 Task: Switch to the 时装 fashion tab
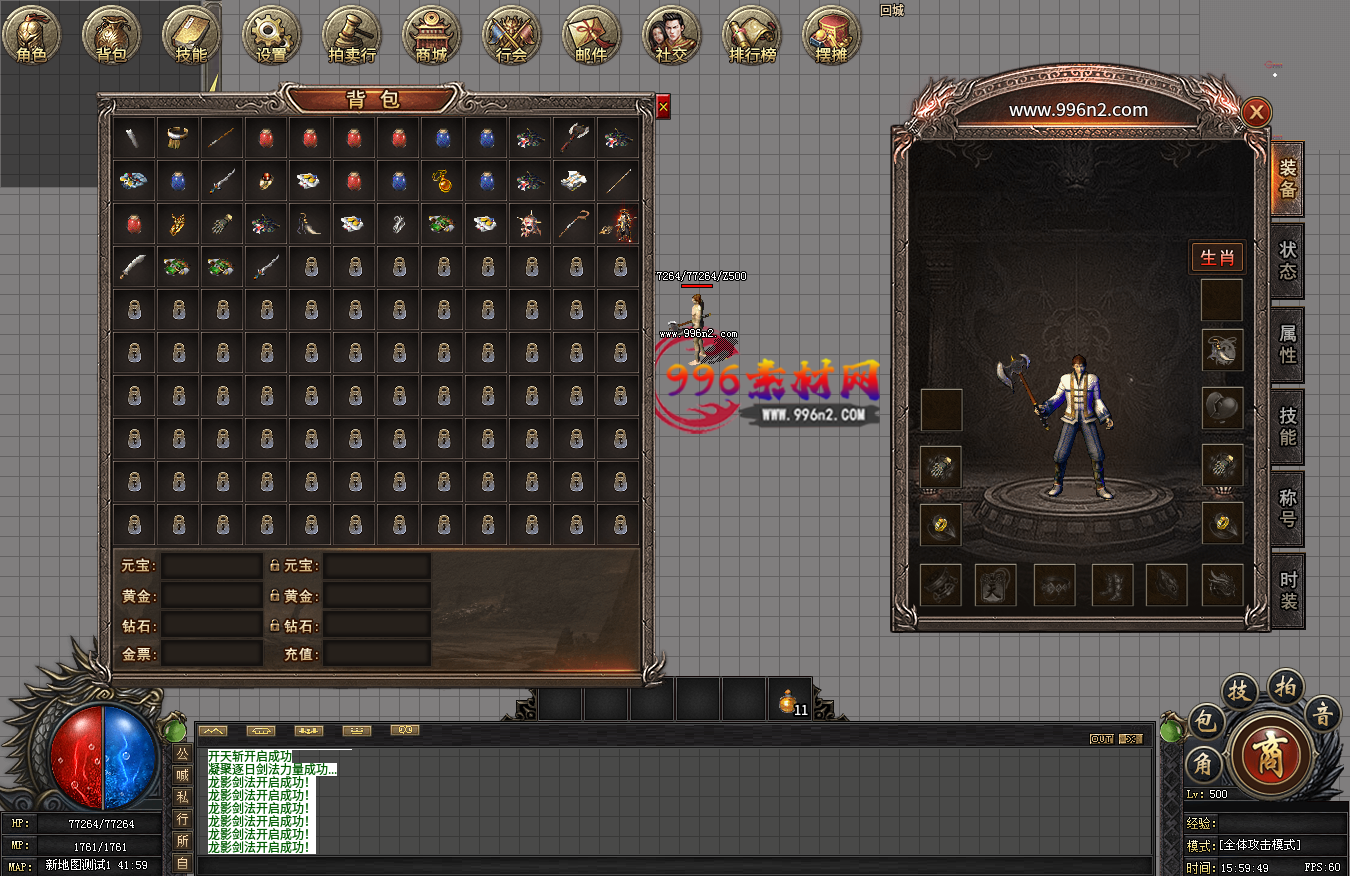pos(1288,590)
